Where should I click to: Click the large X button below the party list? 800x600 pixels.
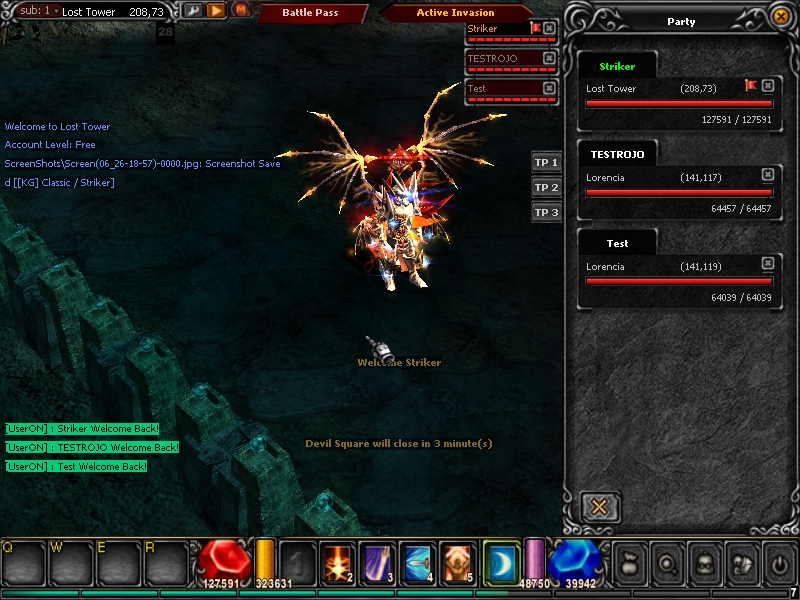pos(599,506)
